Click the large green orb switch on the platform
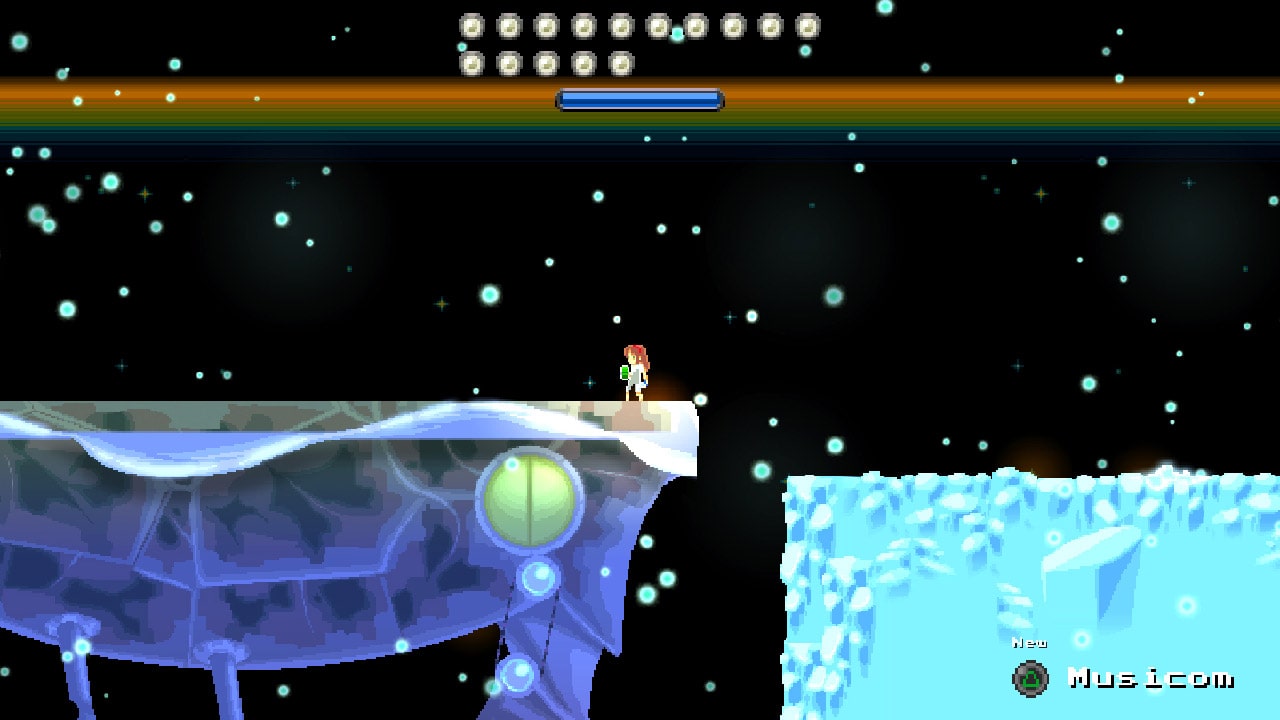The width and height of the screenshot is (1280, 720). point(528,498)
